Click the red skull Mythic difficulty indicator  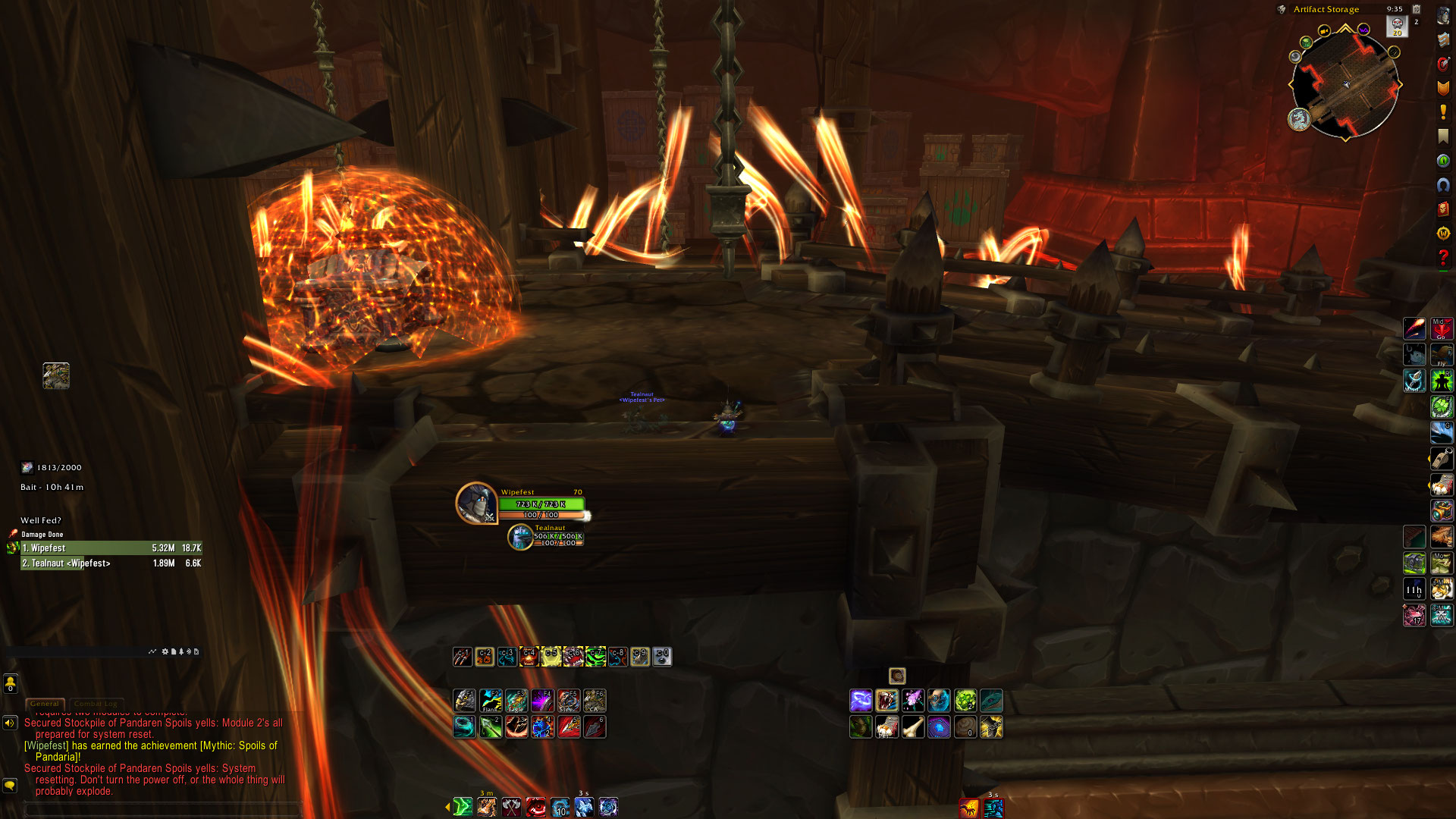pyautogui.click(x=1397, y=26)
